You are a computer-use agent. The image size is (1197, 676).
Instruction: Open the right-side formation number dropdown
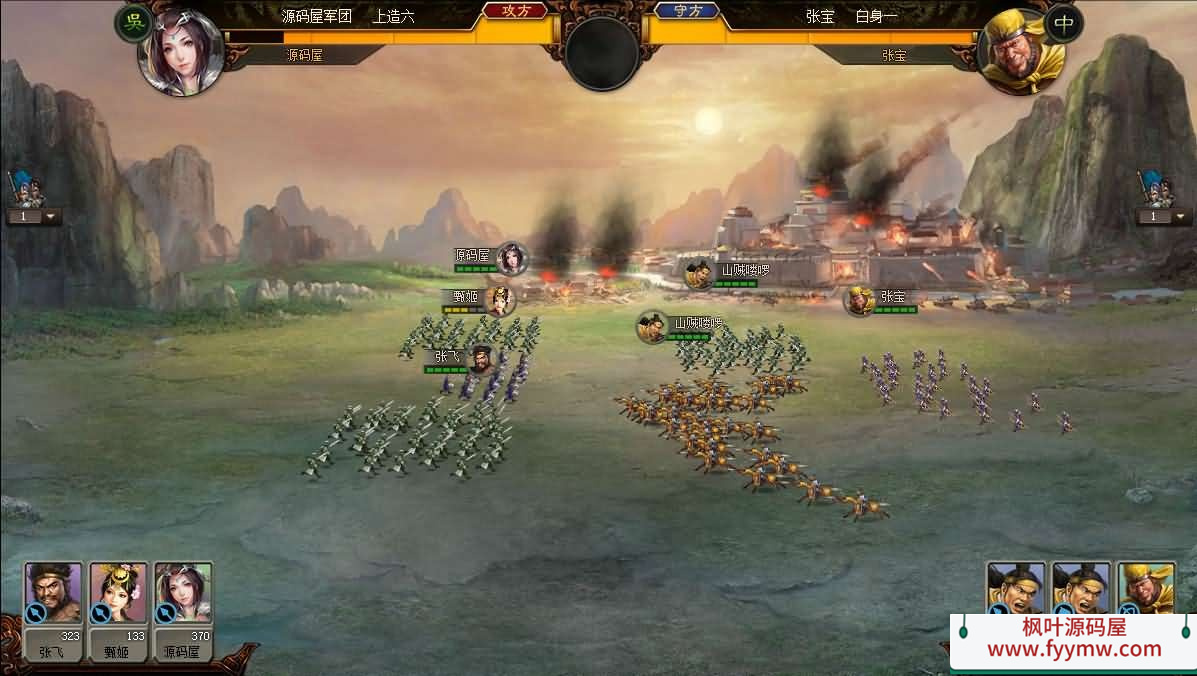click(x=1160, y=216)
